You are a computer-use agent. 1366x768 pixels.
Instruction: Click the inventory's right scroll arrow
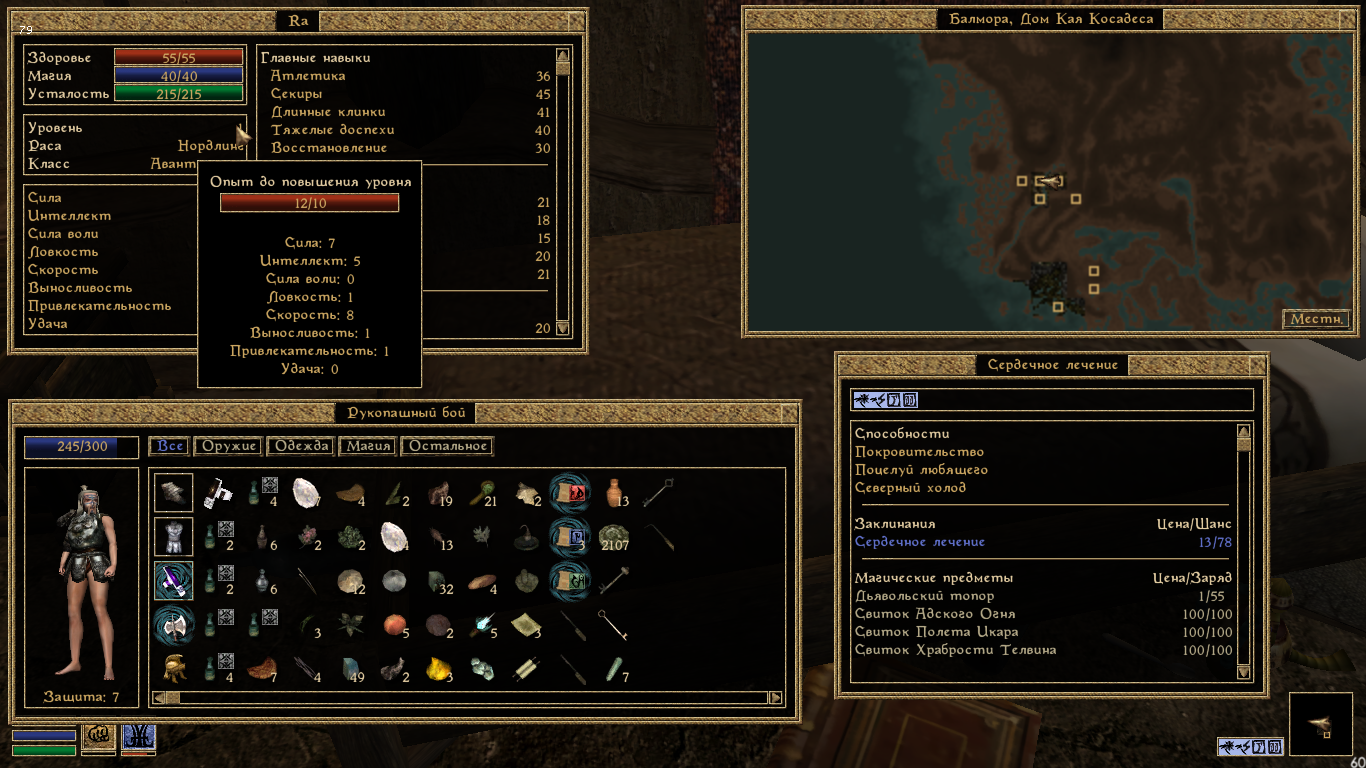(775, 698)
